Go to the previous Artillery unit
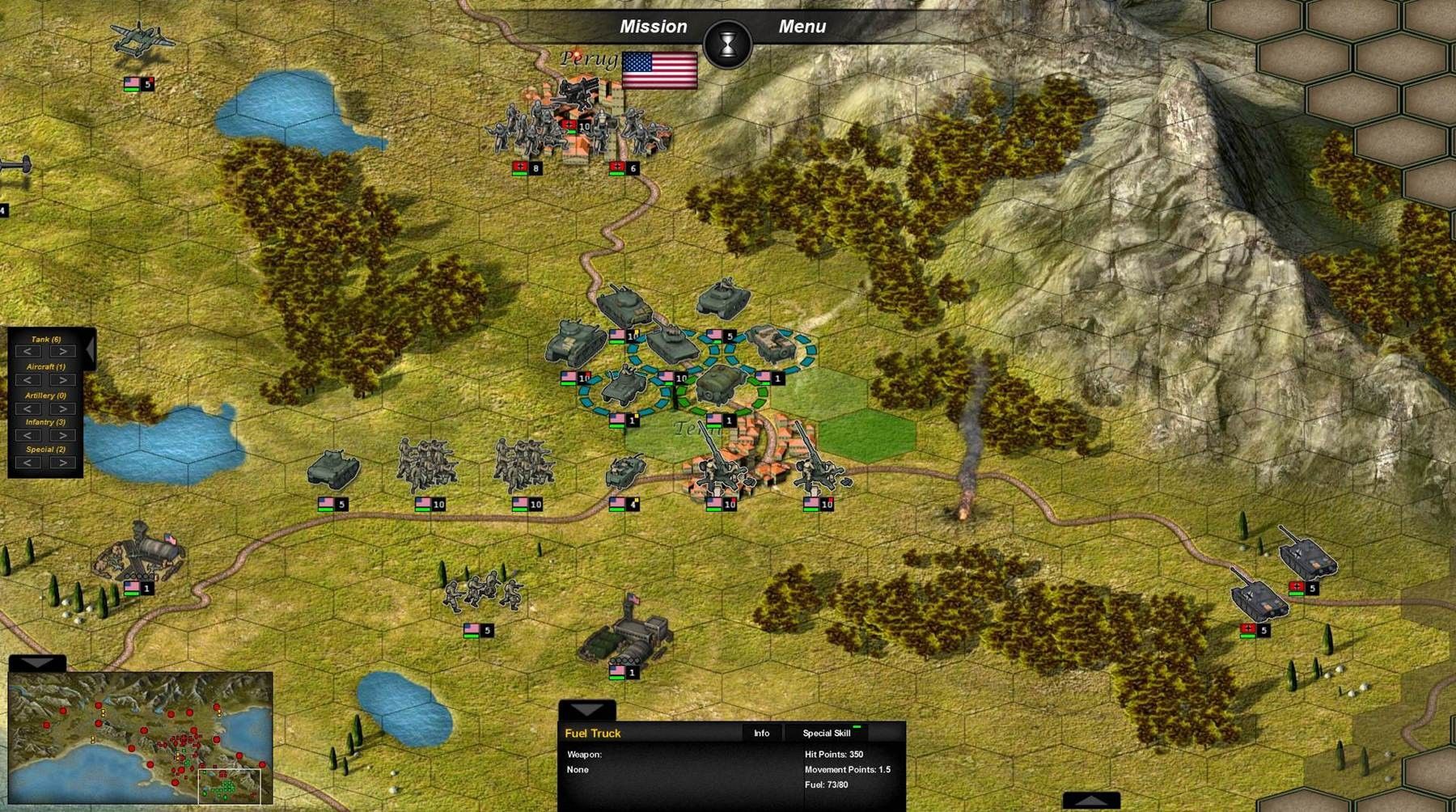The image size is (1456, 812). (28, 408)
